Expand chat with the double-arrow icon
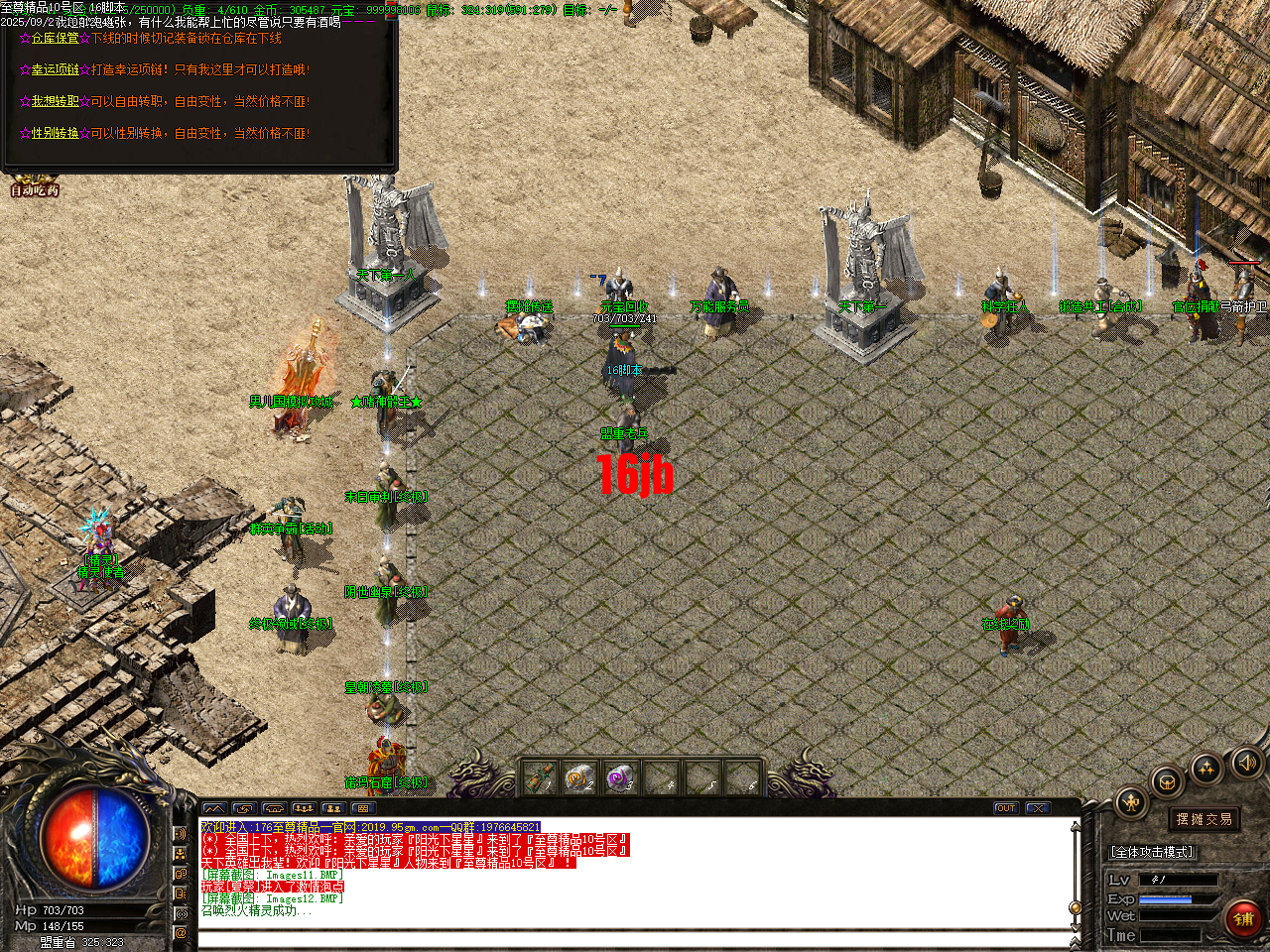1270x952 pixels. click(x=213, y=809)
